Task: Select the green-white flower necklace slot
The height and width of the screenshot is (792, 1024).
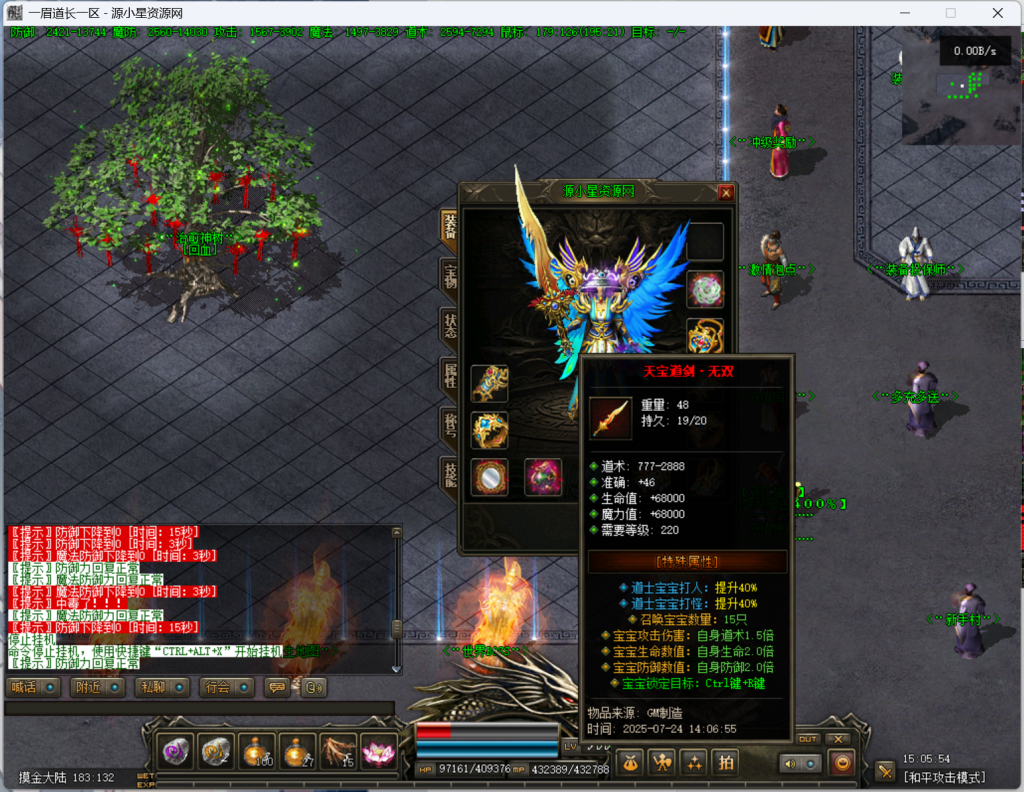Action: coord(705,289)
